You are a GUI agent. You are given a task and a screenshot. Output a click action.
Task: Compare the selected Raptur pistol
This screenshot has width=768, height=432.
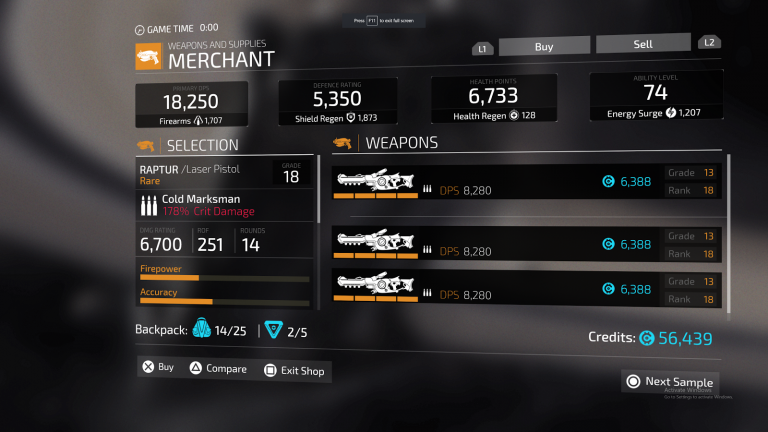coord(218,369)
